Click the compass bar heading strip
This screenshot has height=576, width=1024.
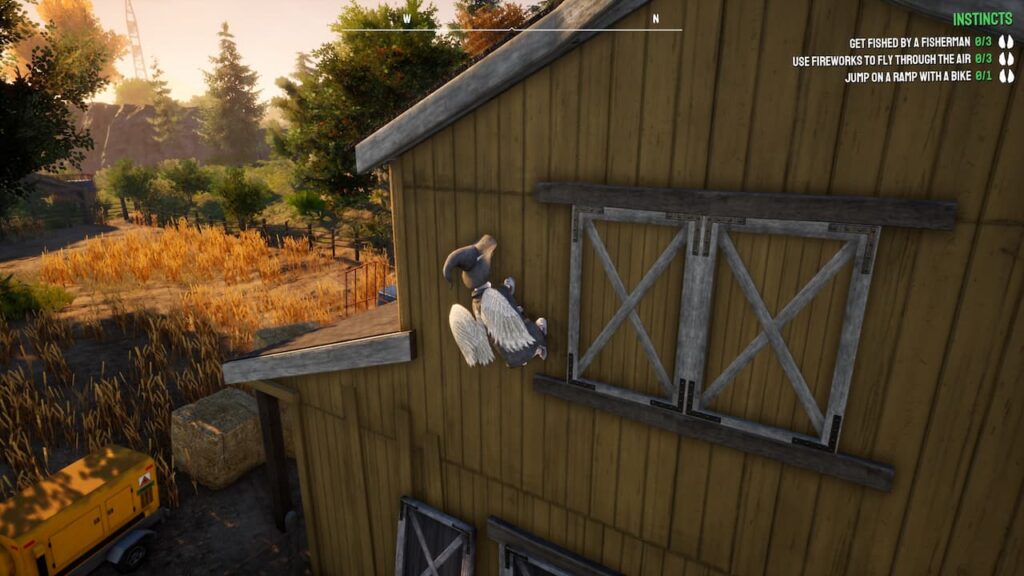[x=508, y=25]
